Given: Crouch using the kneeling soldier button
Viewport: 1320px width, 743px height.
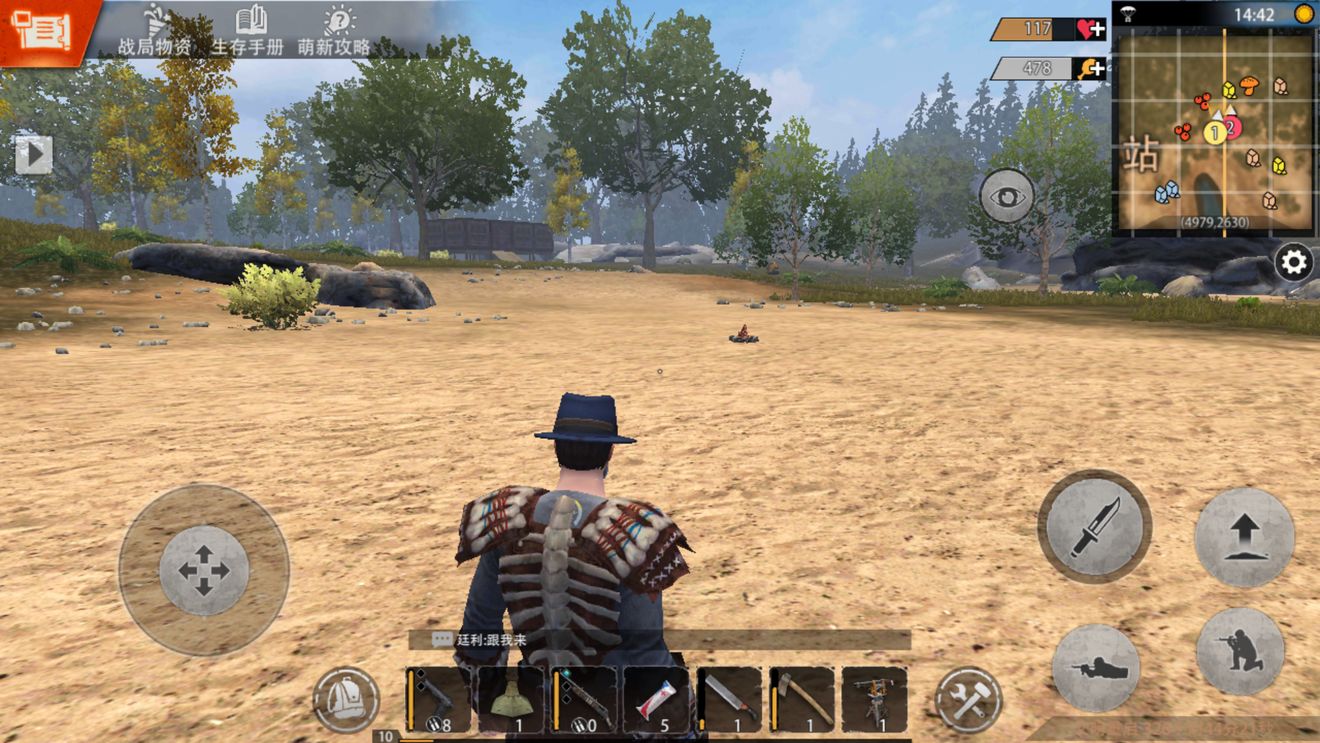Looking at the screenshot, I should [x=1240, y=652].
